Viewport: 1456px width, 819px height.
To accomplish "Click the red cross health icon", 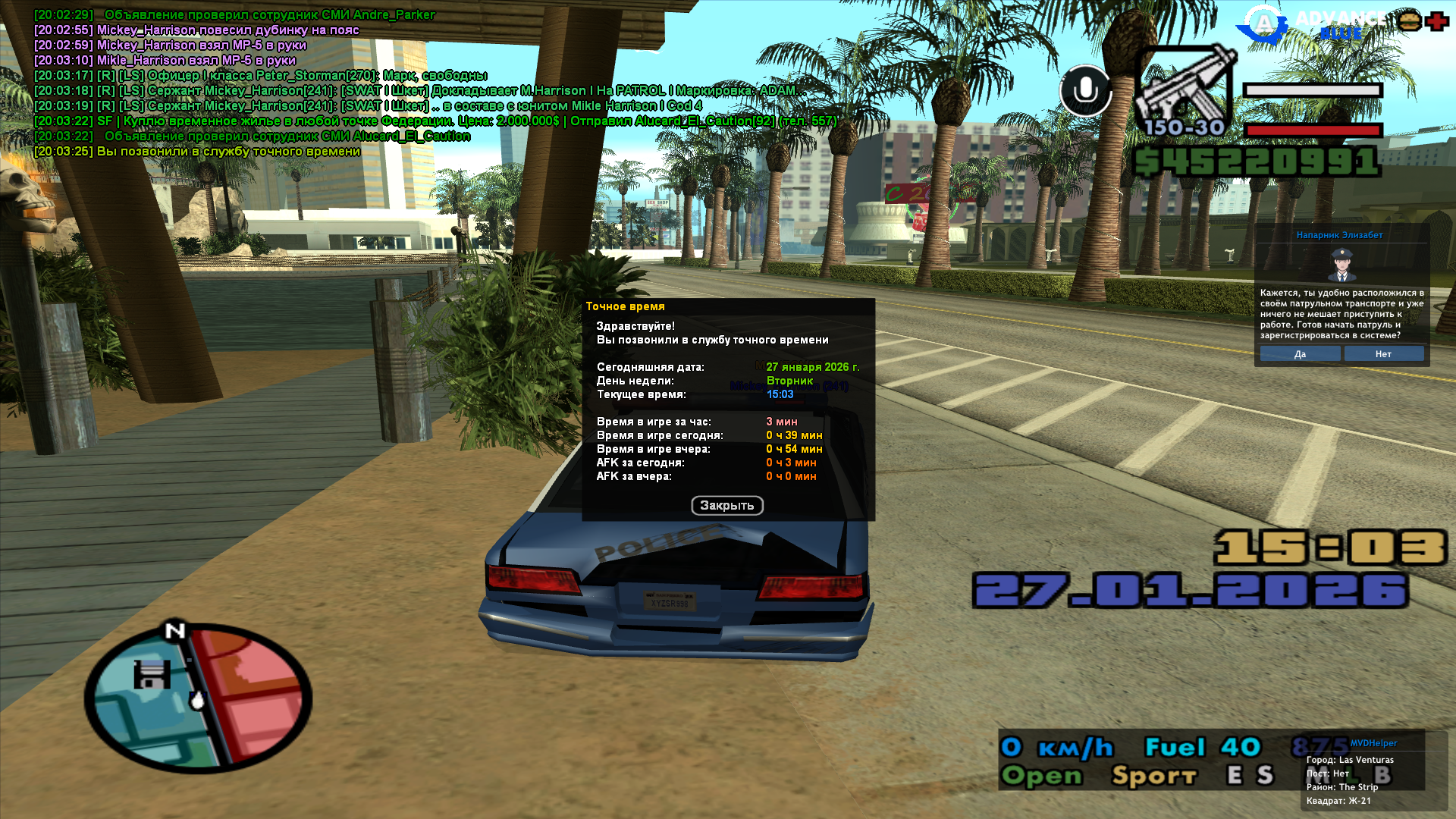I will 1436,20.
